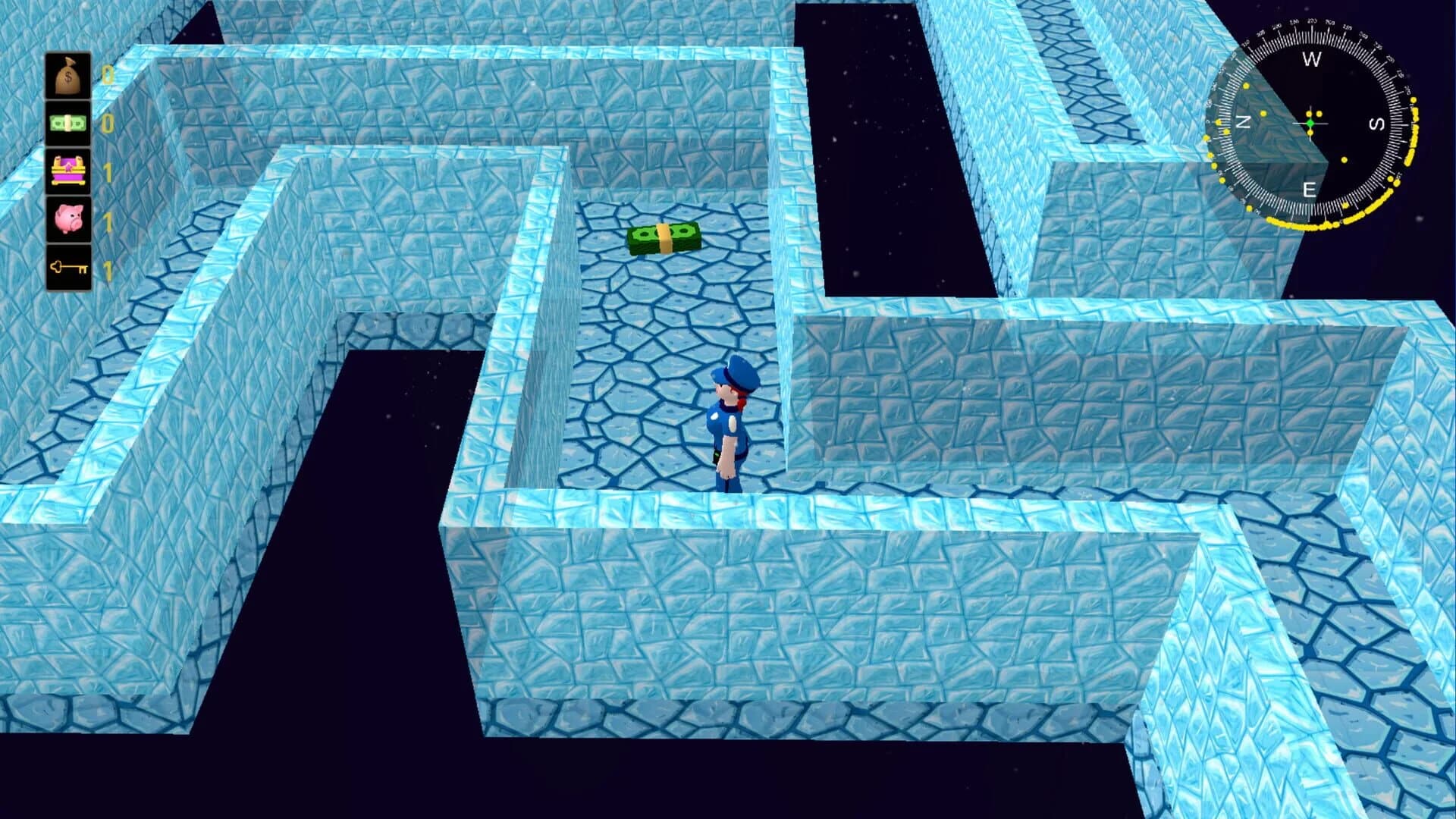
Task: Click the counter showing 0 beside the cash icon
Action: click(x=107, y=123)
